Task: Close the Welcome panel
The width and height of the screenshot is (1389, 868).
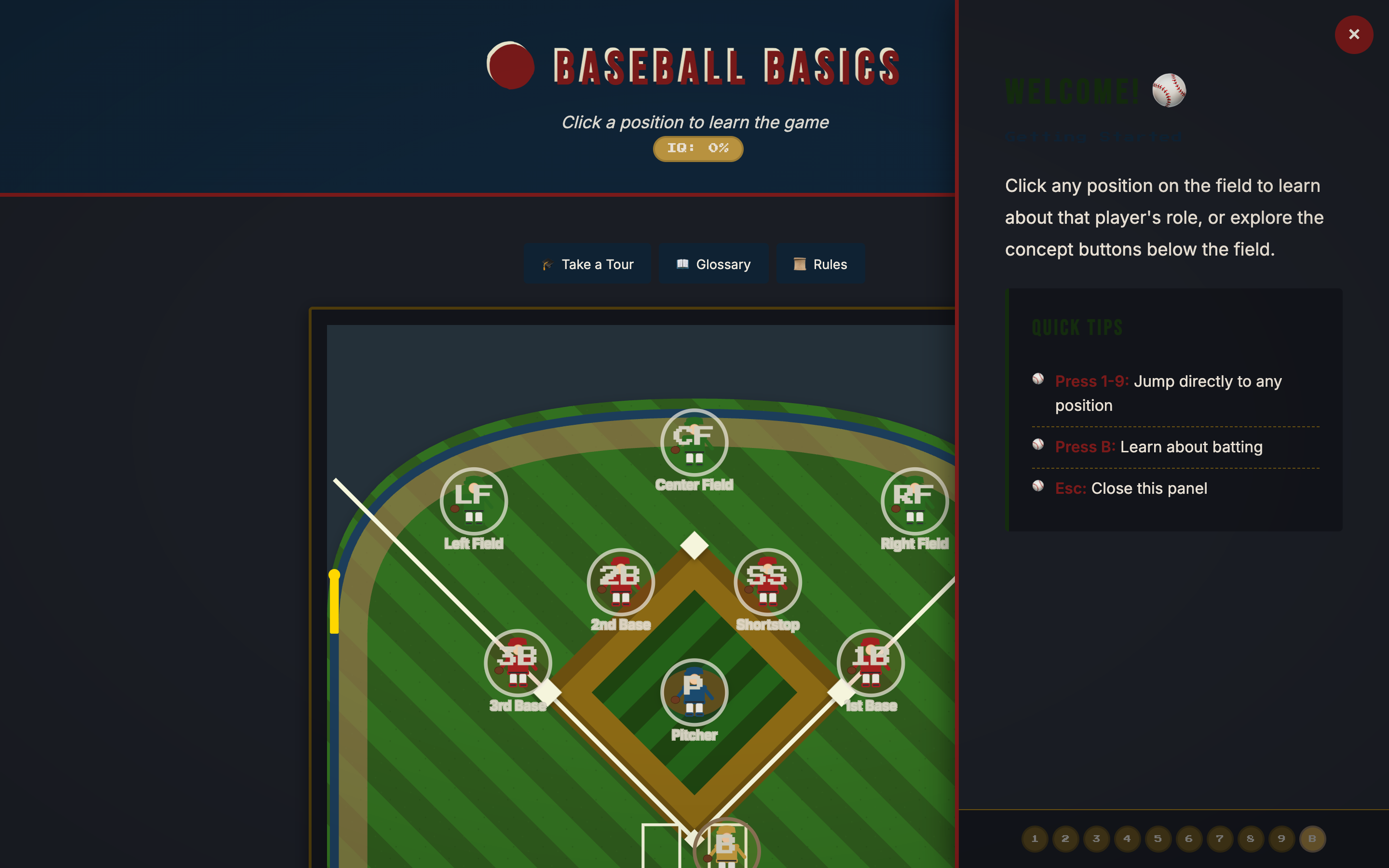Action: tap(1354, 34)
